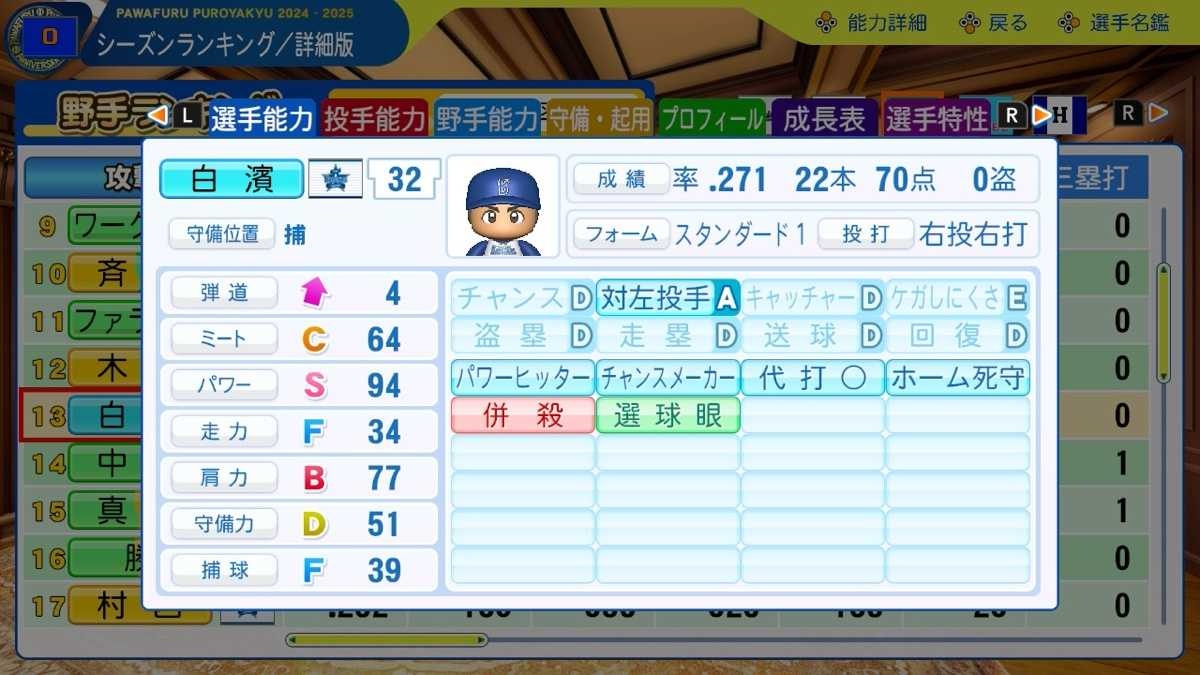Open the 野手能力 tab
The width and height of the screenshot is (1200, 675).
pyautogui.click(x=487, y=119)
